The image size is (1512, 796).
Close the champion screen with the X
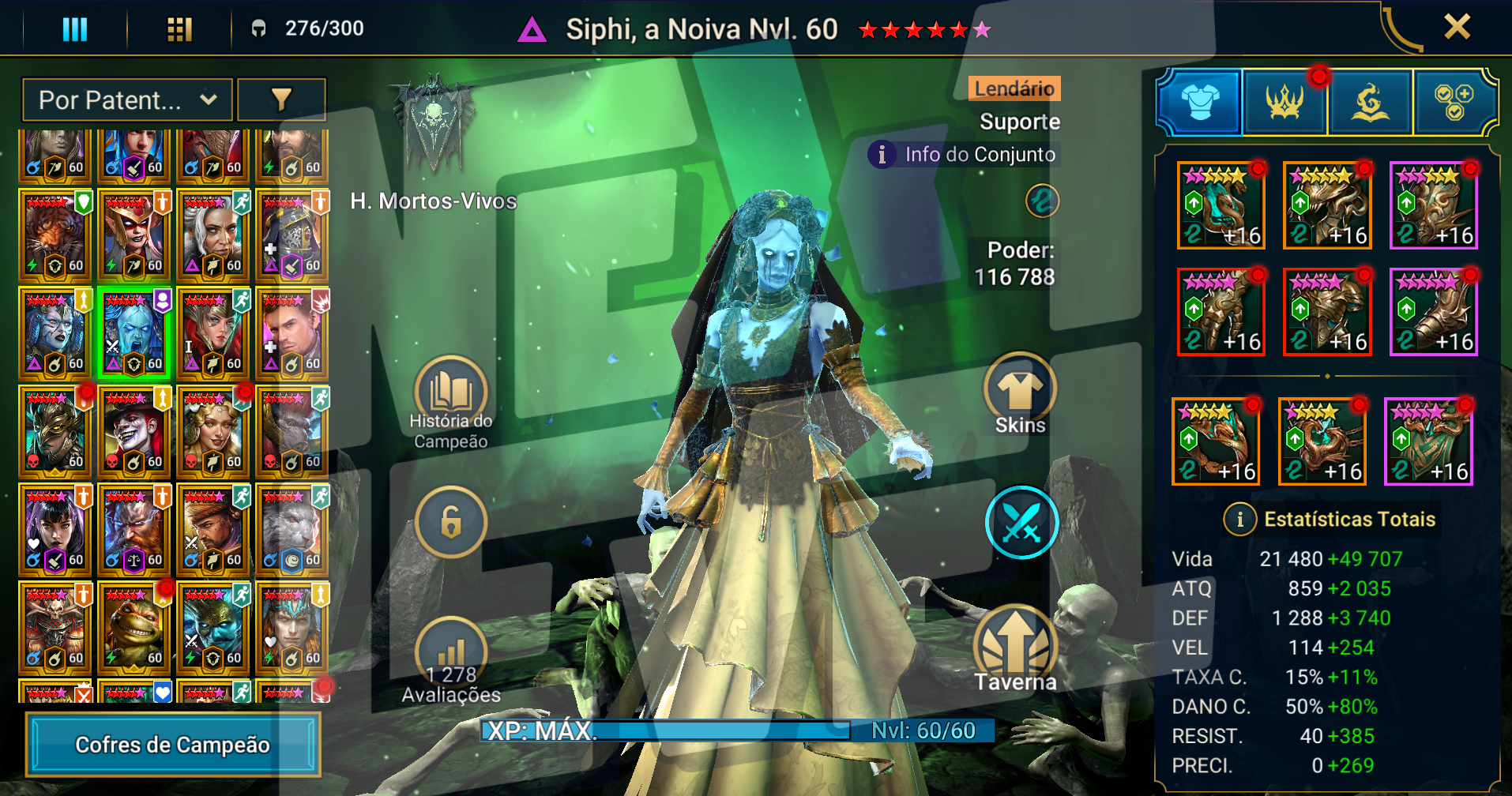[x=1457, y=27]
